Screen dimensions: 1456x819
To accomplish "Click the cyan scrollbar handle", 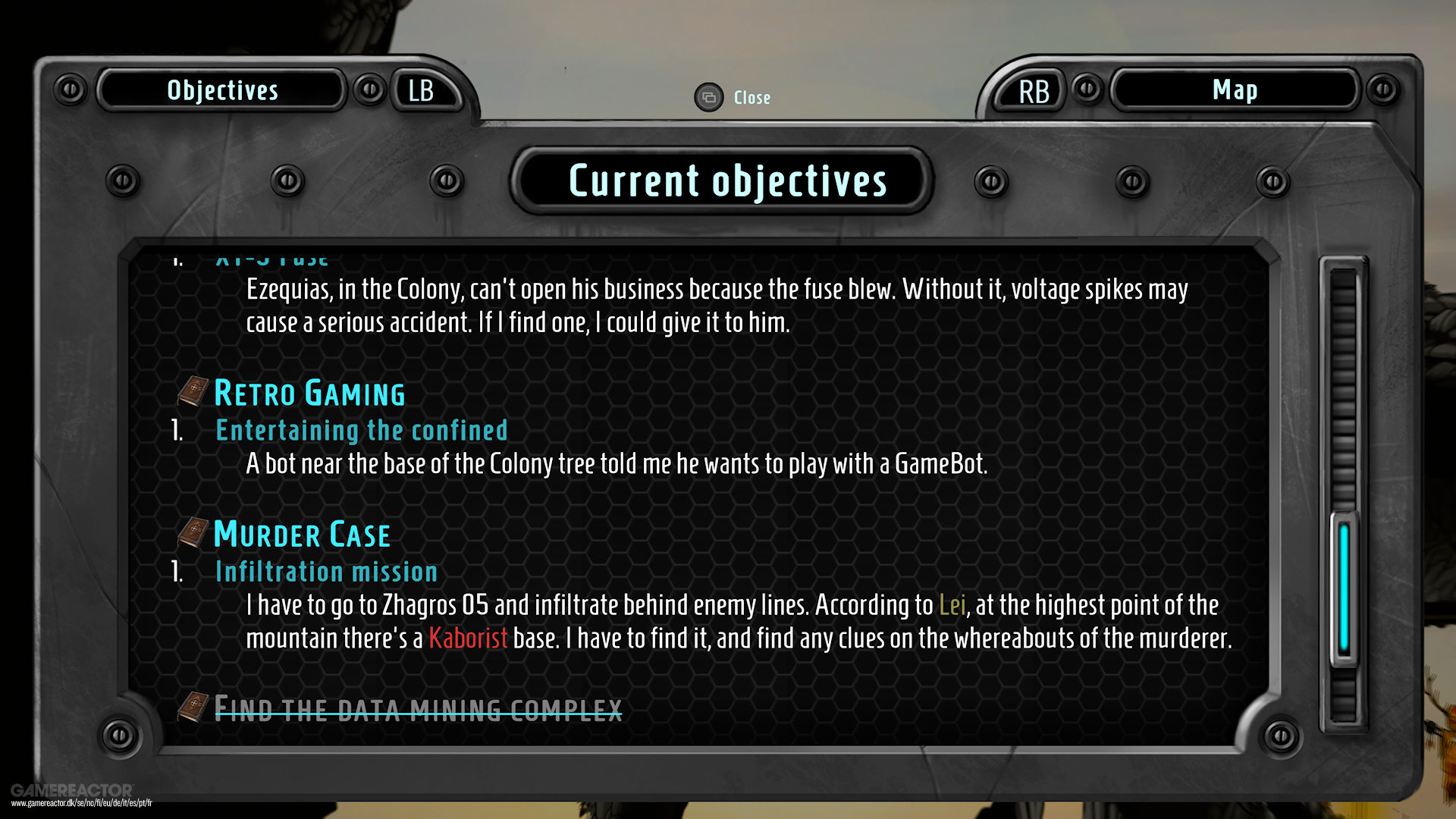I will click(1344, 588).
